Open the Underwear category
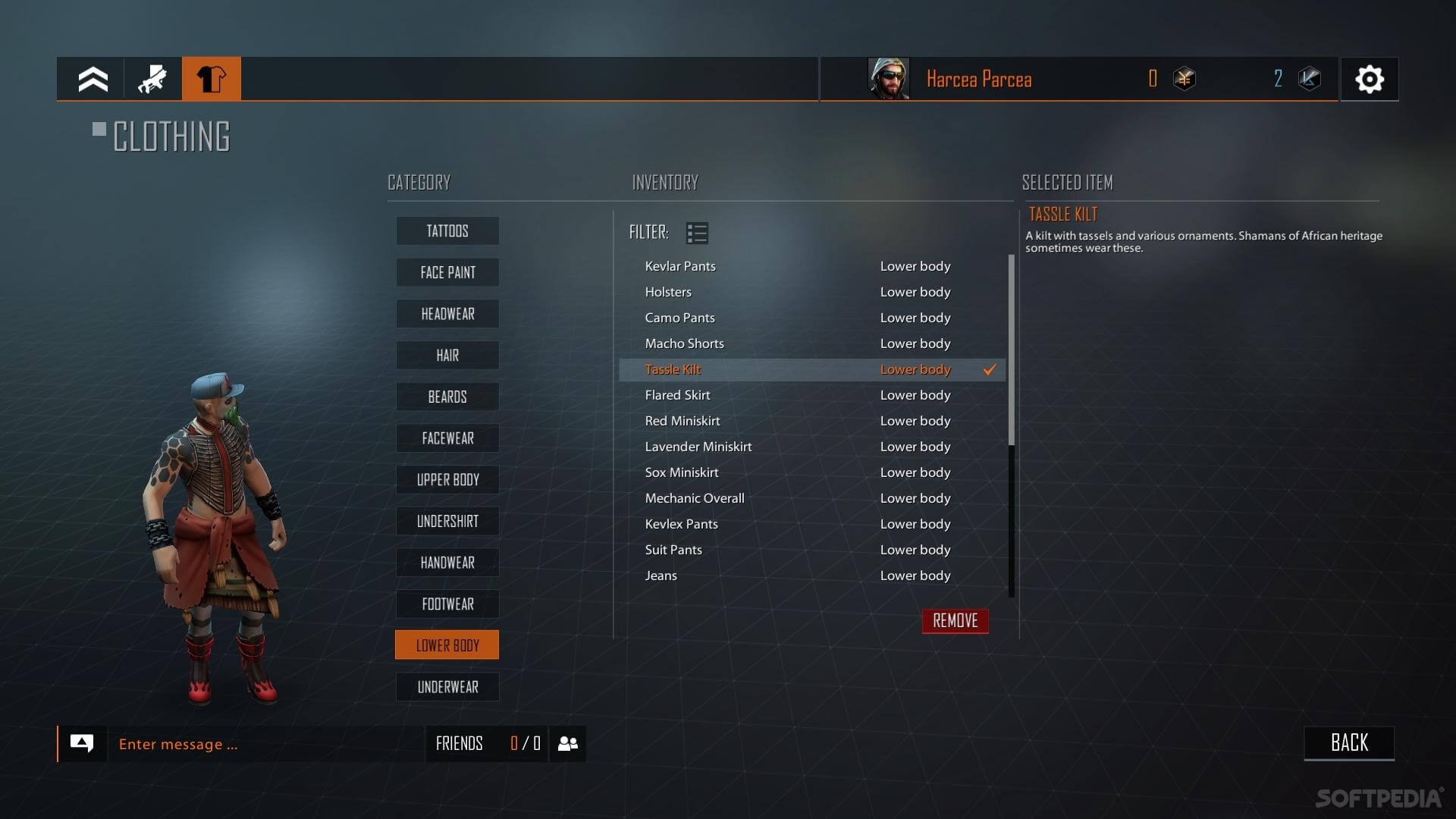The height and width of the screenshot is (819, 1456). point(447,687)
